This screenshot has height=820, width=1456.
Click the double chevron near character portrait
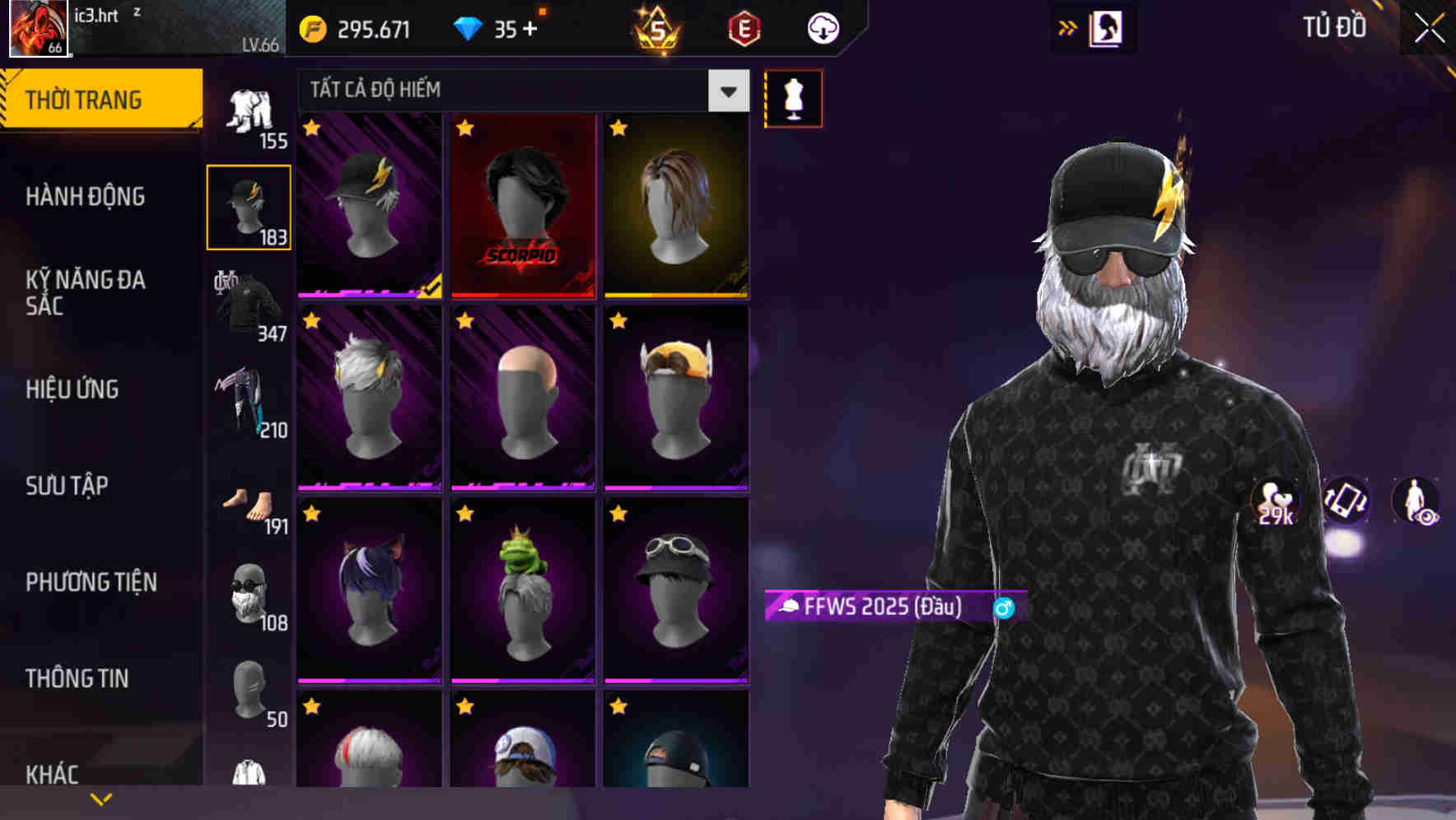[x=1068, y=27]
